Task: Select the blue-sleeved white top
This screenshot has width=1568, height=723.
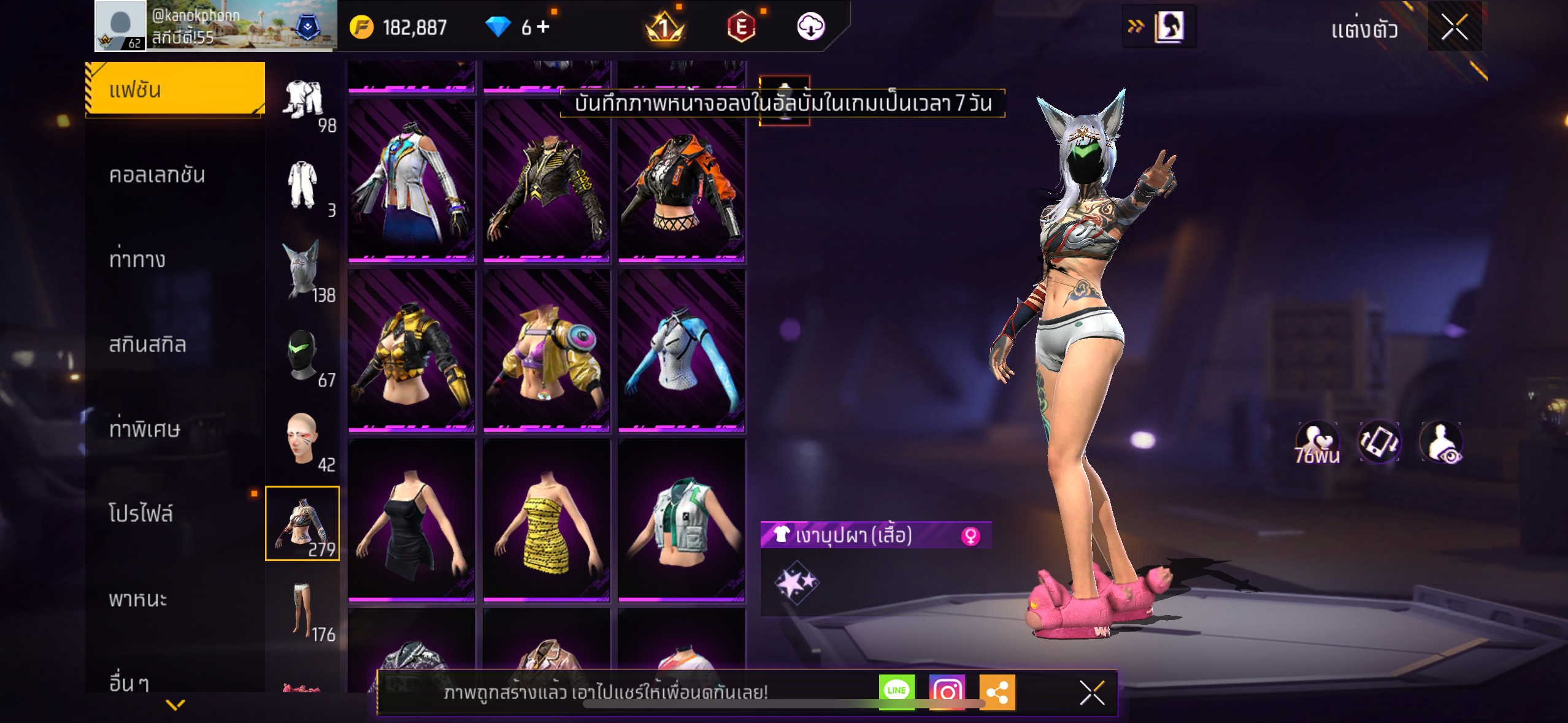Action: tap(682, 350)
